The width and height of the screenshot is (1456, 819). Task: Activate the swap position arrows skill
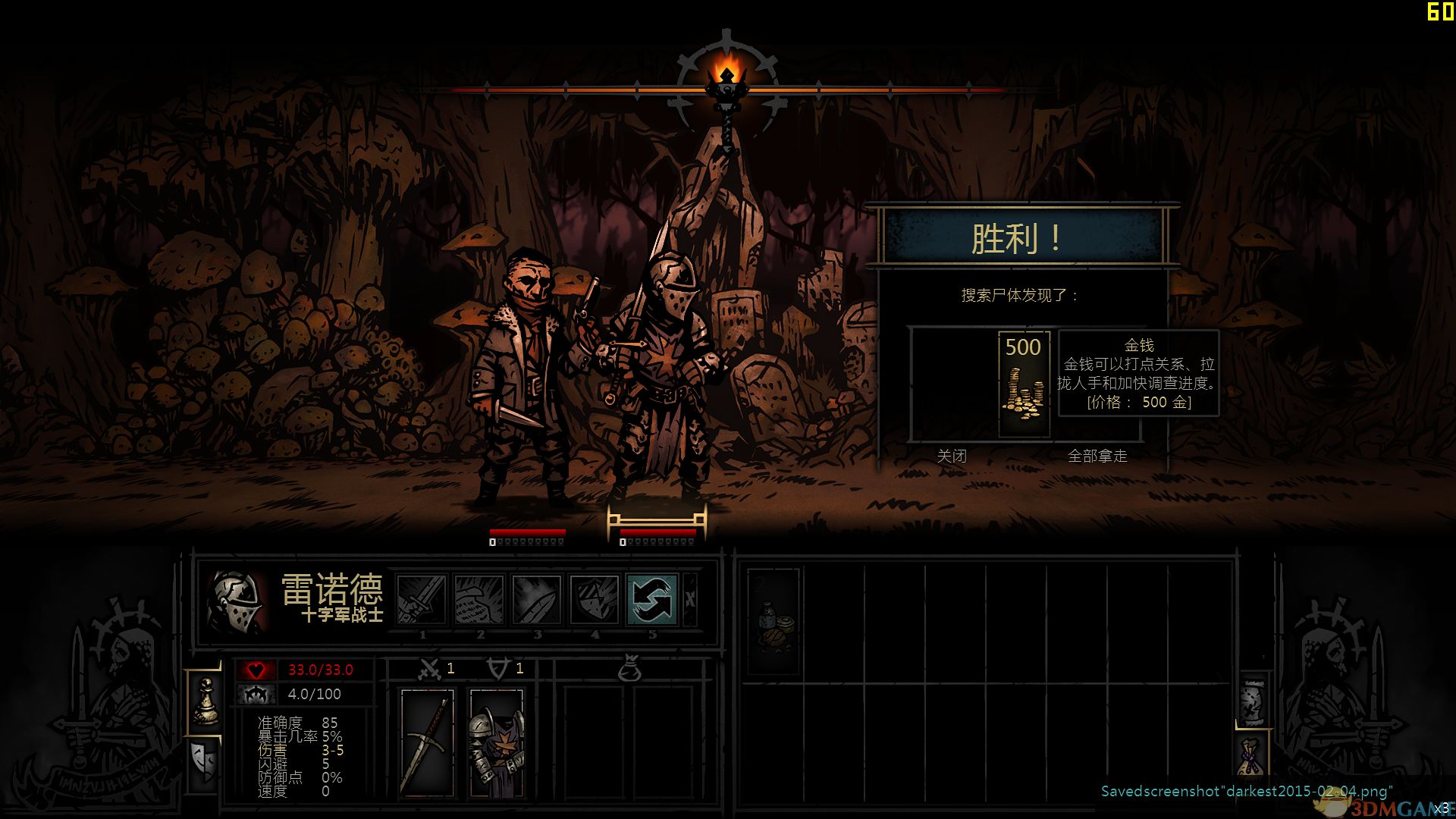coord(652,599)
